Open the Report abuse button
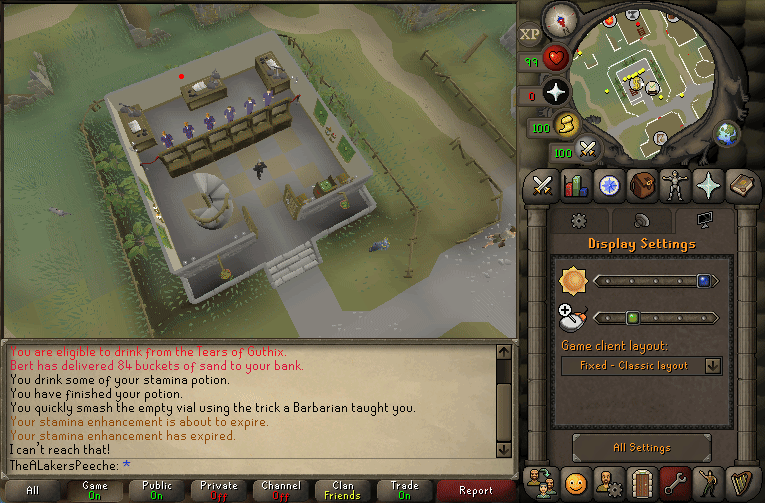The image size is (765, 503). click(x=476, y=490)
